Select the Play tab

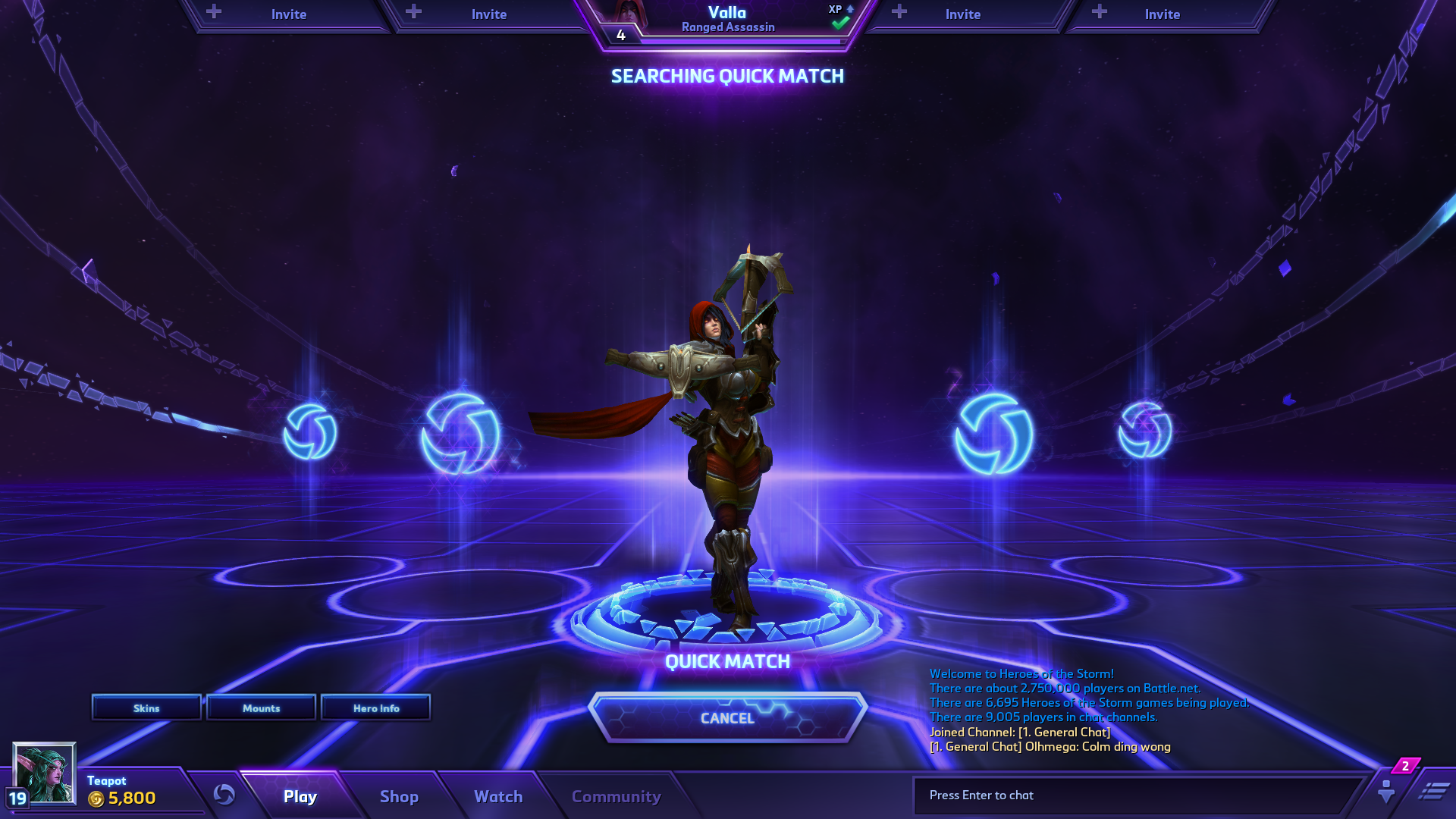300,796
